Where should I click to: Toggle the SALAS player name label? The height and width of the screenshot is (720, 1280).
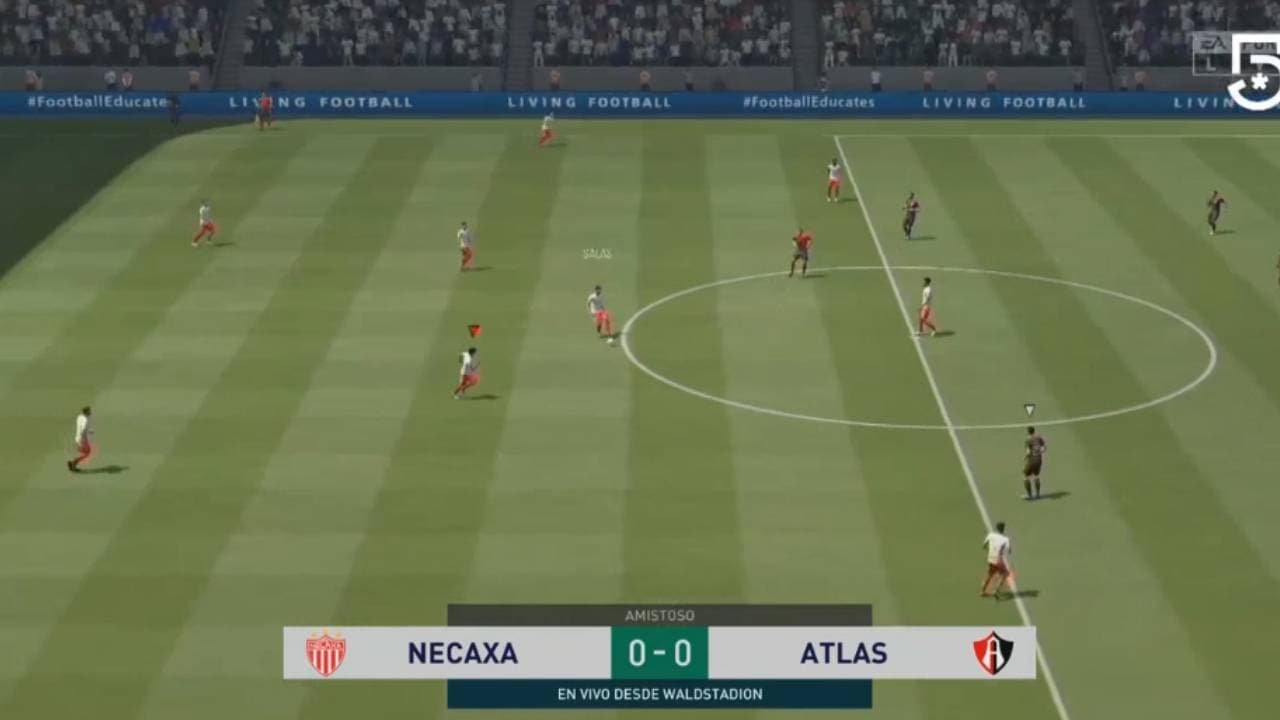pos(594,254)
